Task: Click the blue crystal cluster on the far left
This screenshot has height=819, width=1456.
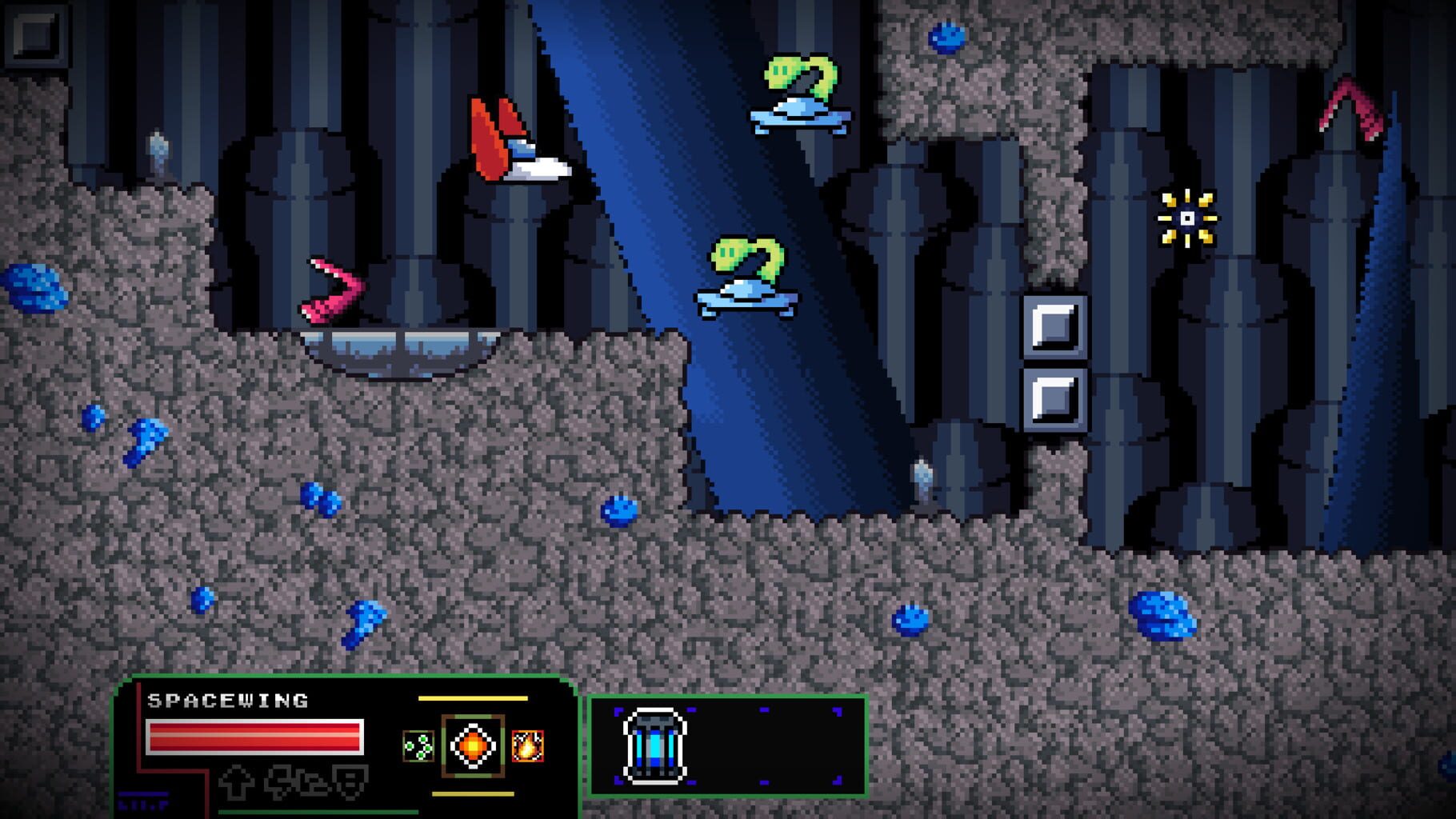Action: pos(34,290)
